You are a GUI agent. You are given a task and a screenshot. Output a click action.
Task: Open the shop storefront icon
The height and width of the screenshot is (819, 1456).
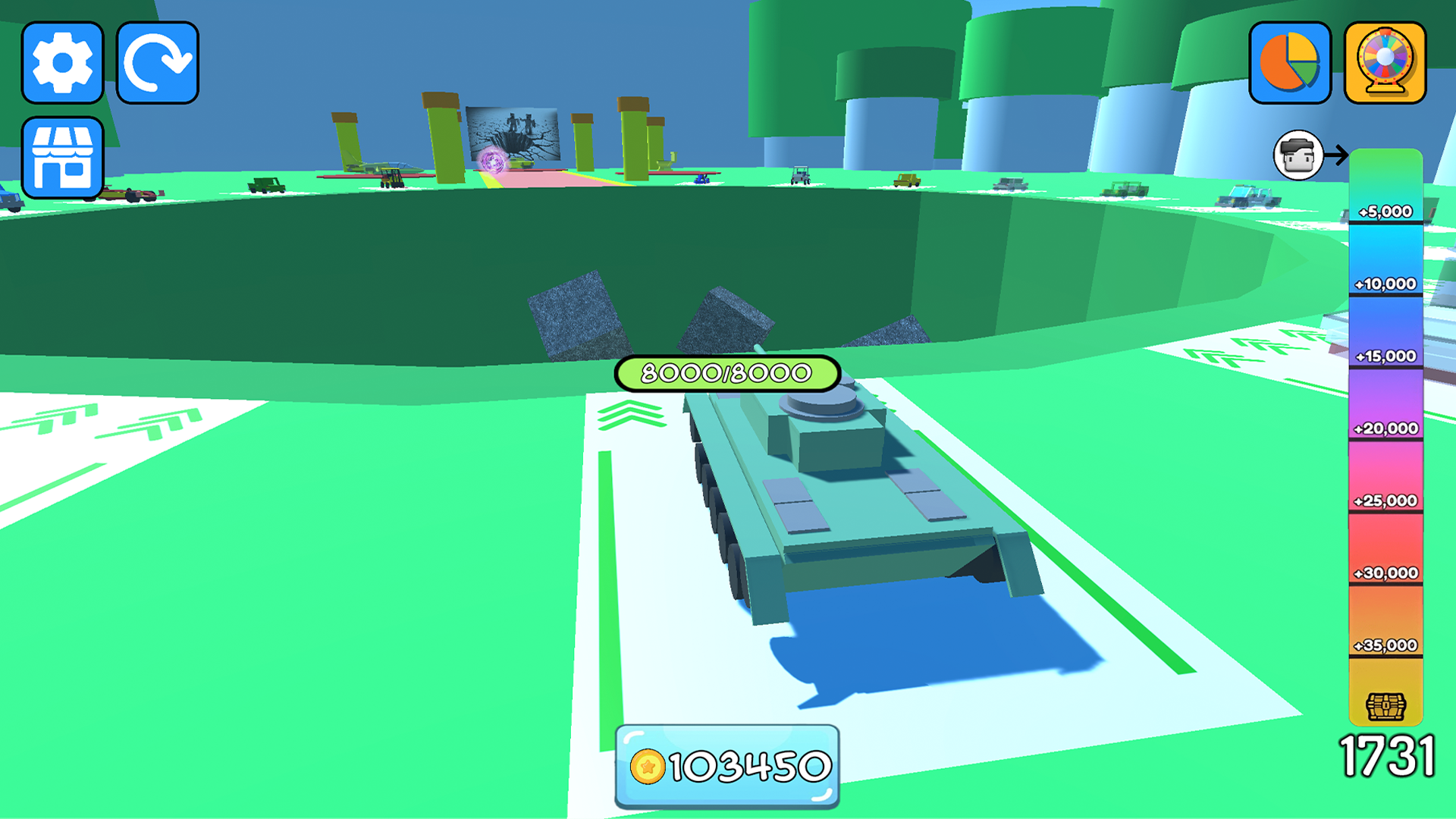(x=63, y=157)
